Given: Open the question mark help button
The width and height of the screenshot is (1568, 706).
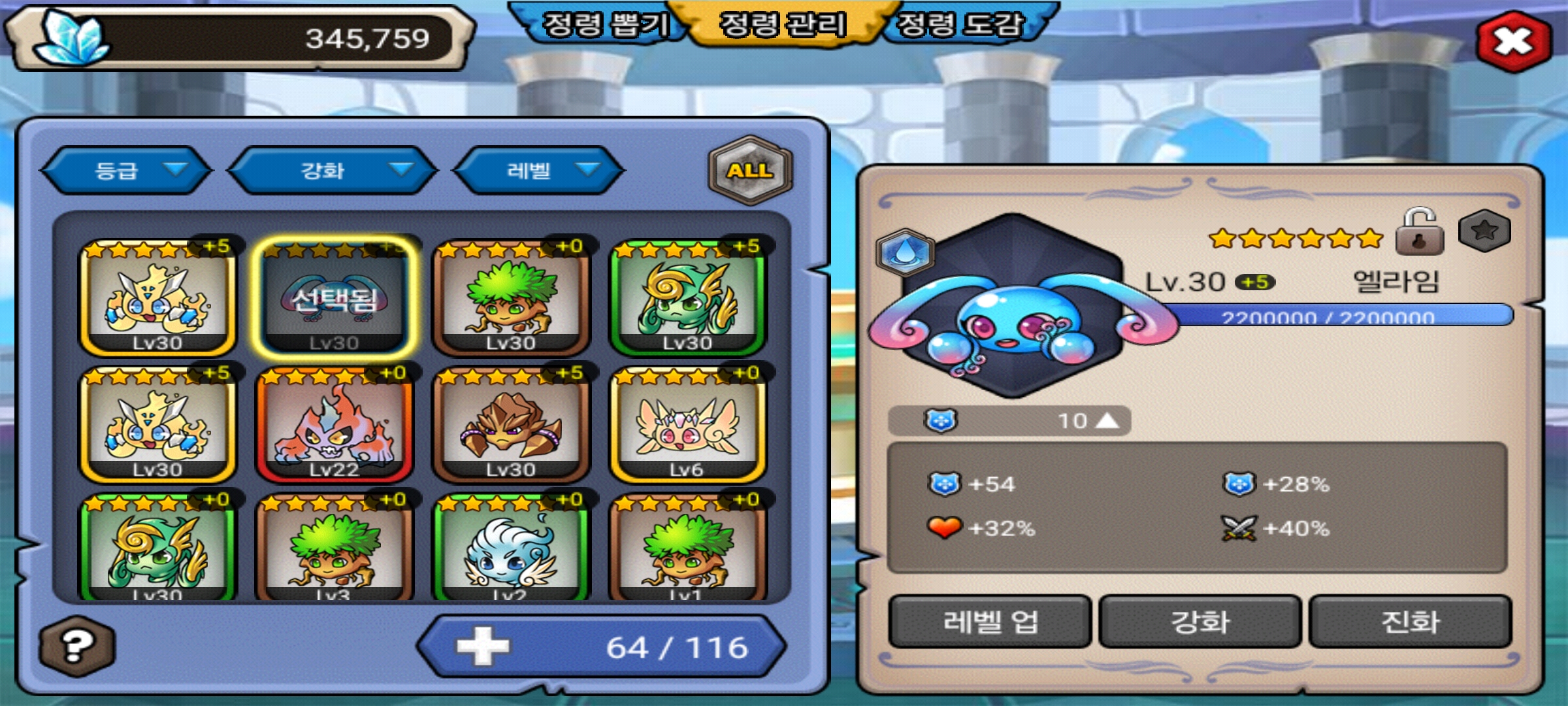Looking at the screenshot, I should click(77, 646).
